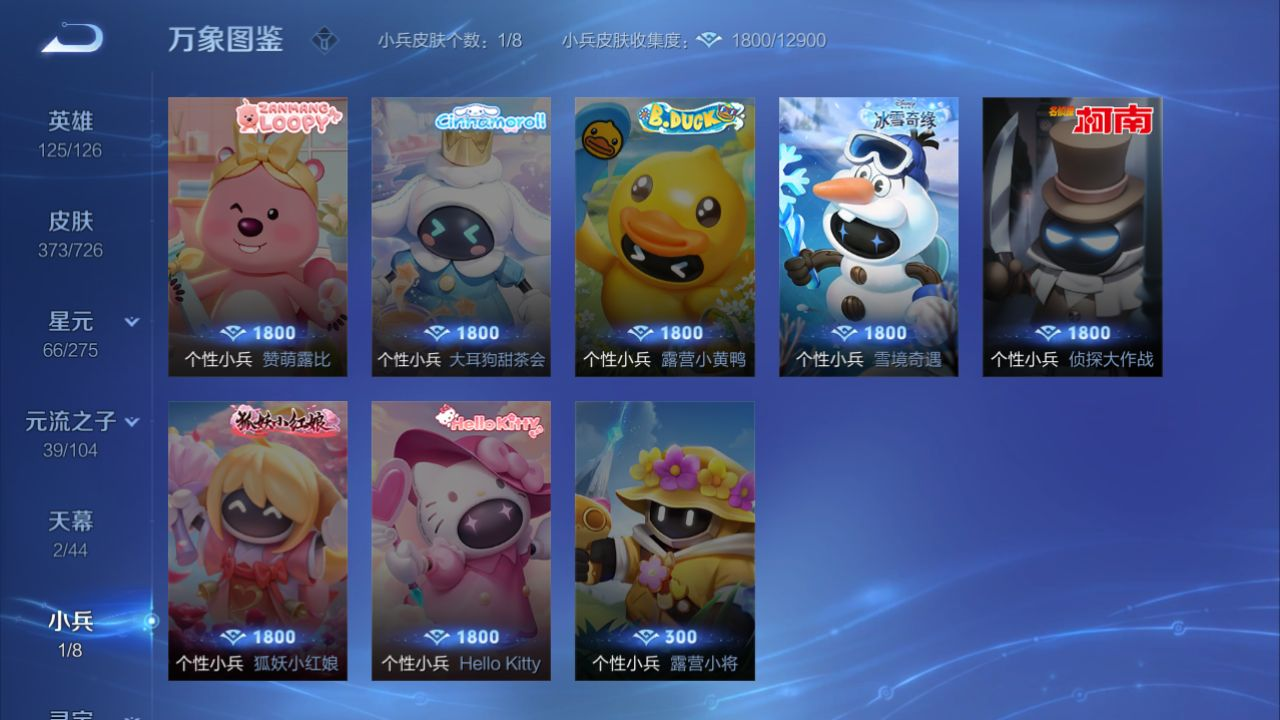Click the cube icon beside 万象图鉴 title
The height and width of the screenshot is (720, 1280).
tap(325, 40)
